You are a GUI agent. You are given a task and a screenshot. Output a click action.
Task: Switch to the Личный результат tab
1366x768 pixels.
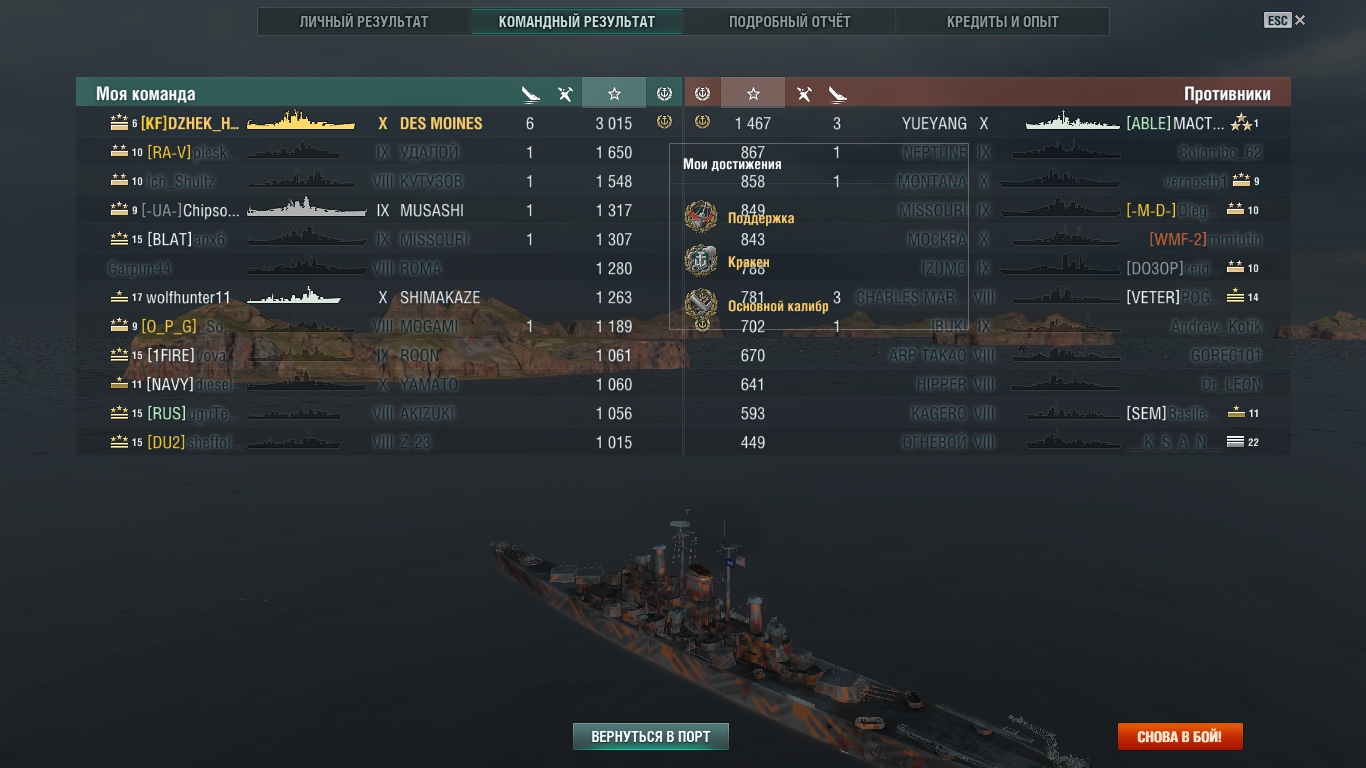click(364, 22)
